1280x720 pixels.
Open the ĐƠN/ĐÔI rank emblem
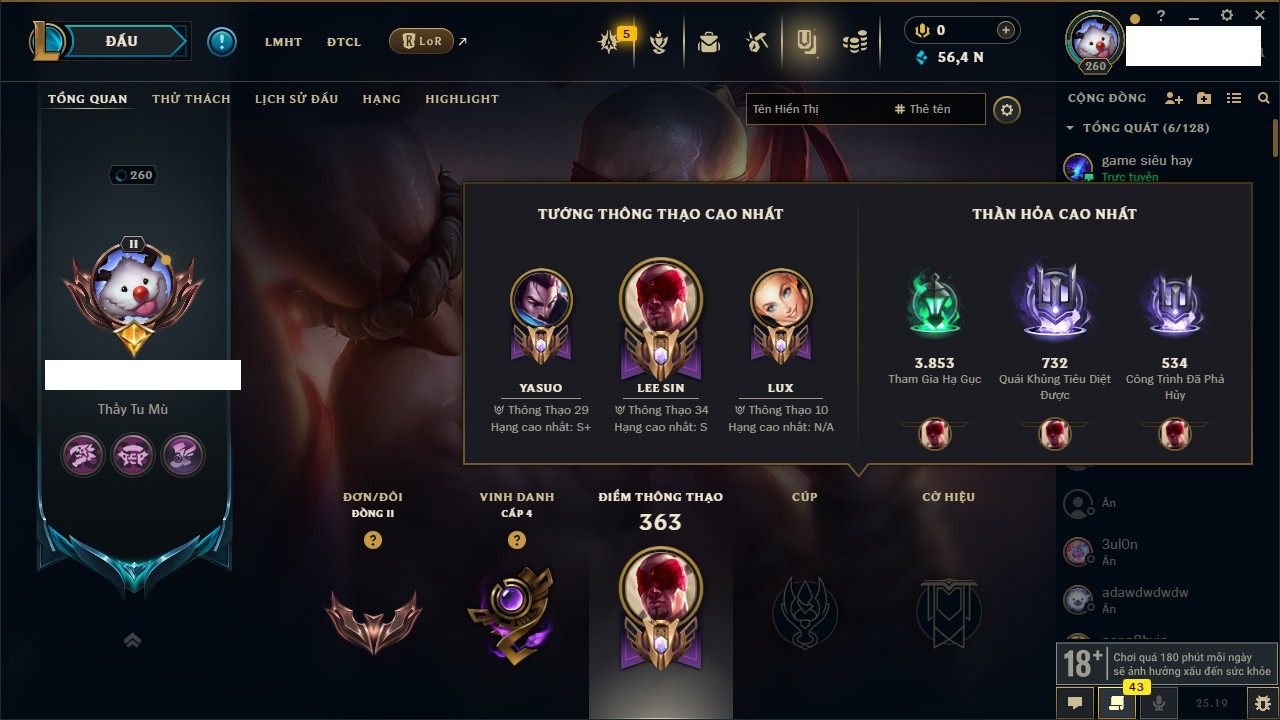pos(373,620)
